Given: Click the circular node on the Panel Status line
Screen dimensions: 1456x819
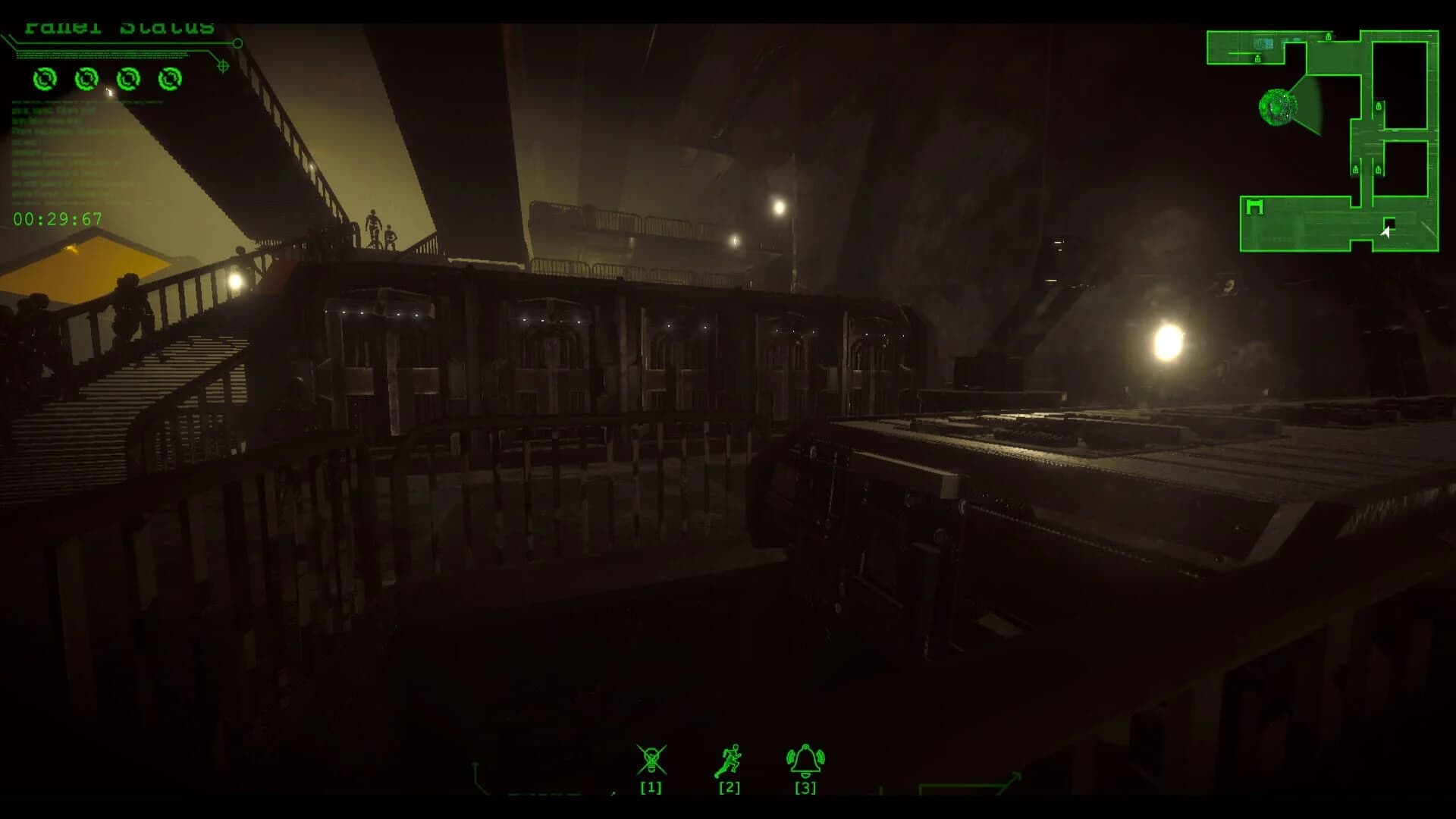Looking at the screenshot, I should 237,43.
